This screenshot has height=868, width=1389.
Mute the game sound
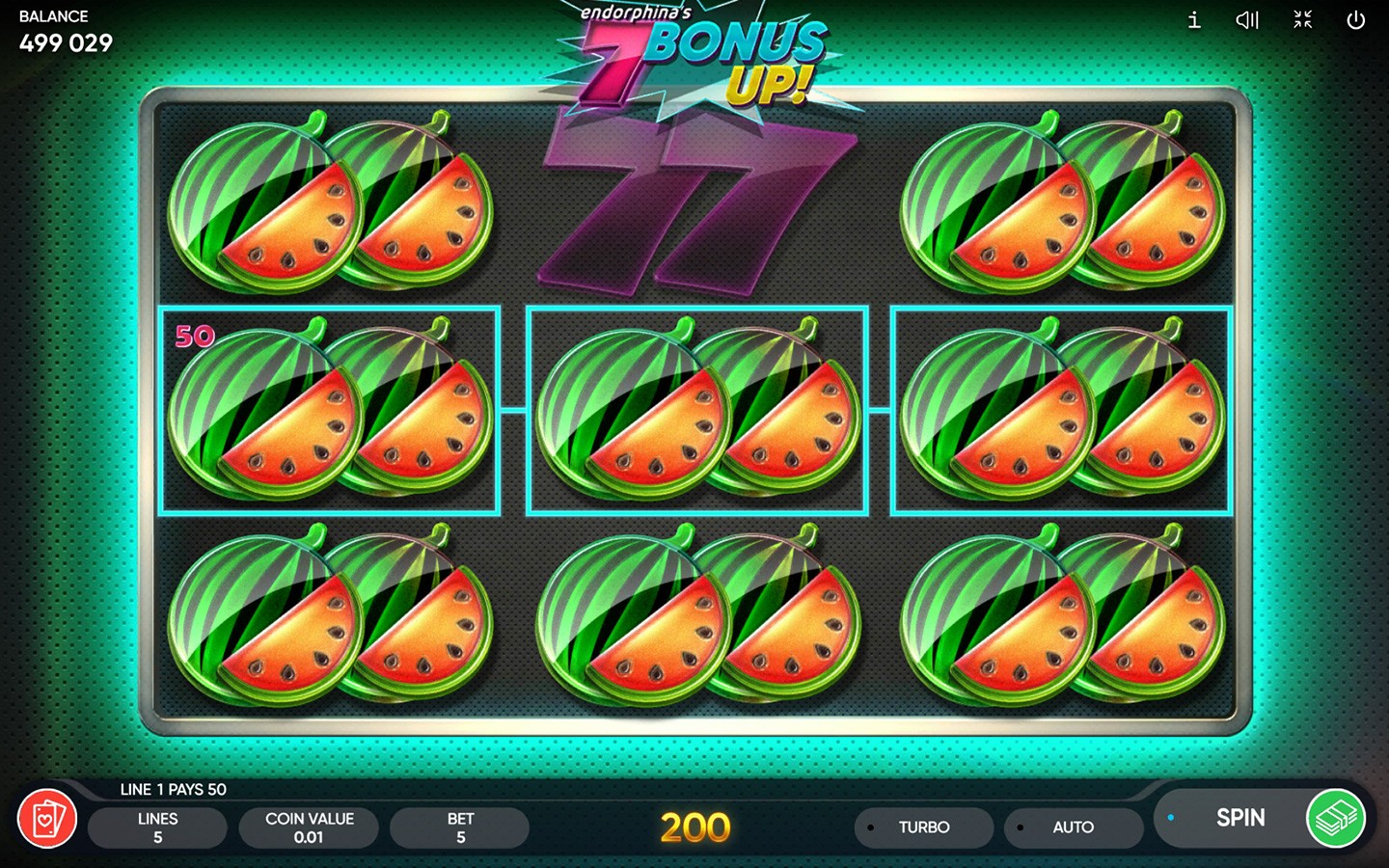(1247, 20)
